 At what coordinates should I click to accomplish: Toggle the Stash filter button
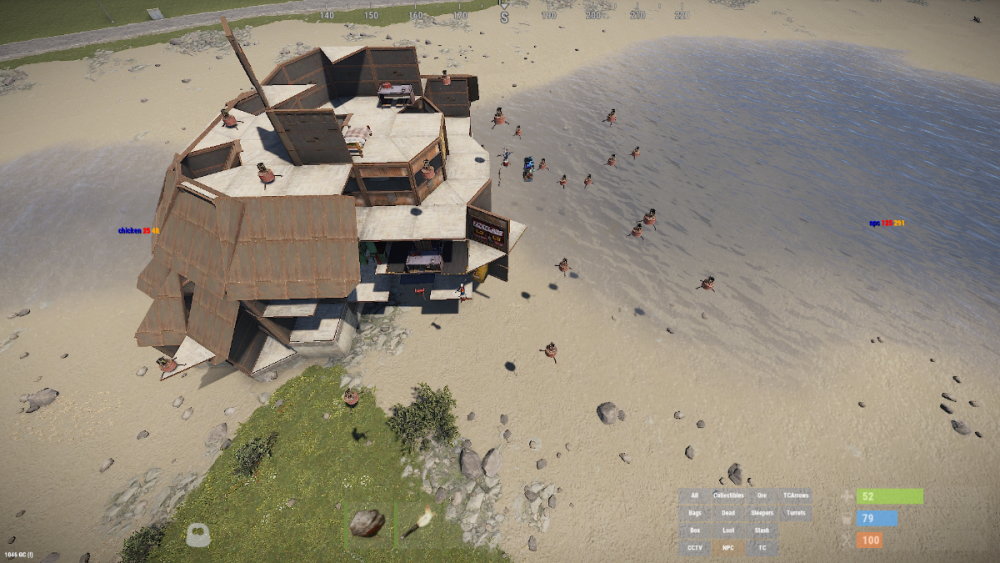(762, 530)
